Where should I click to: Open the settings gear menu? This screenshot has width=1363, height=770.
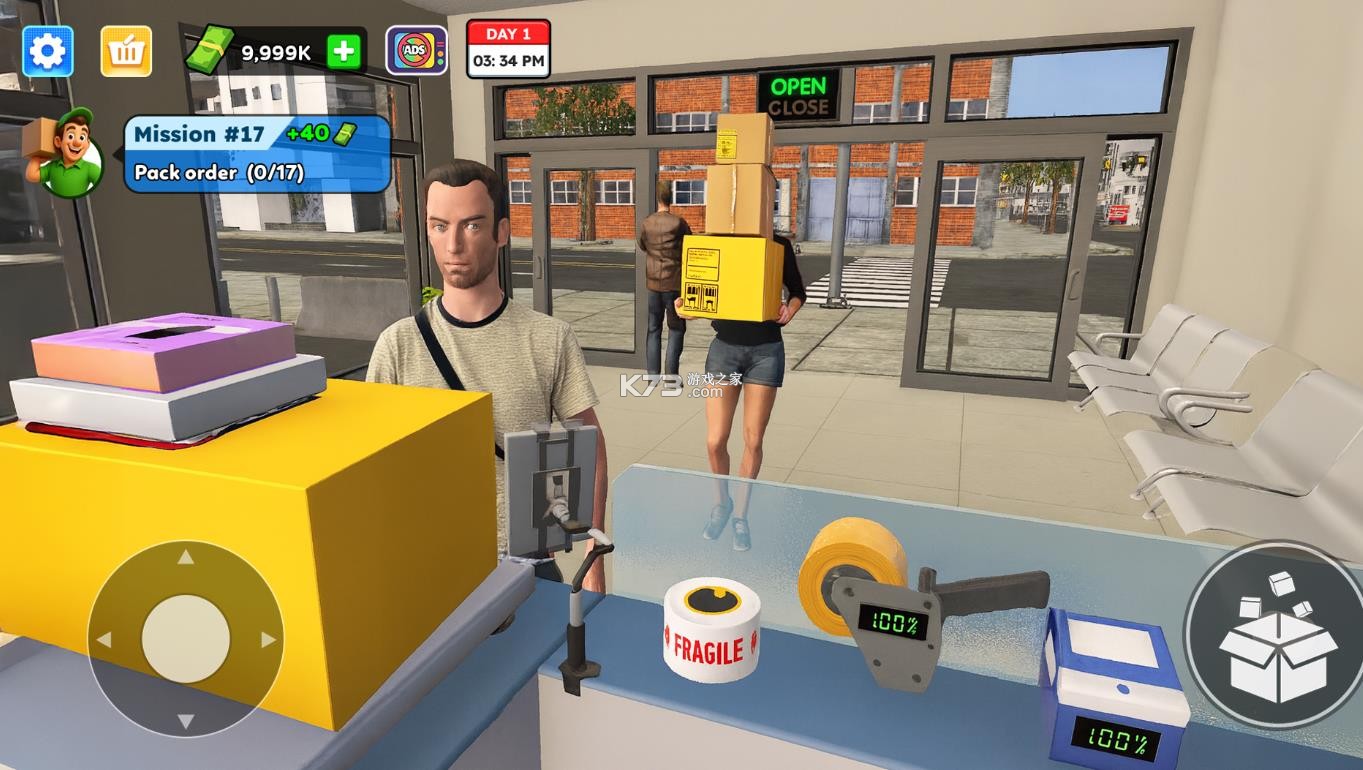click(47, 51)
